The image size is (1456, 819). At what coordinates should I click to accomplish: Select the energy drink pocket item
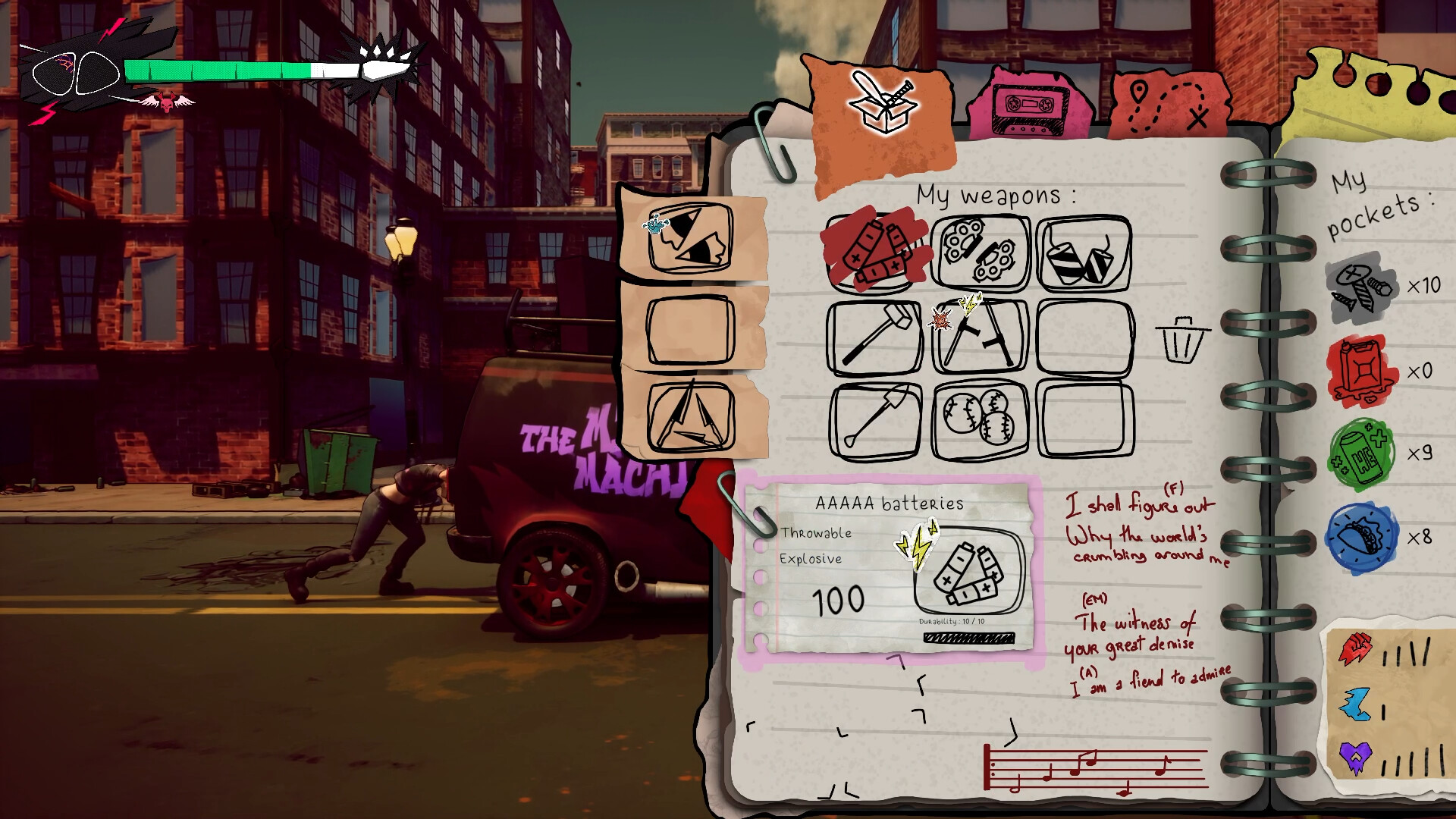point(1360,453)
